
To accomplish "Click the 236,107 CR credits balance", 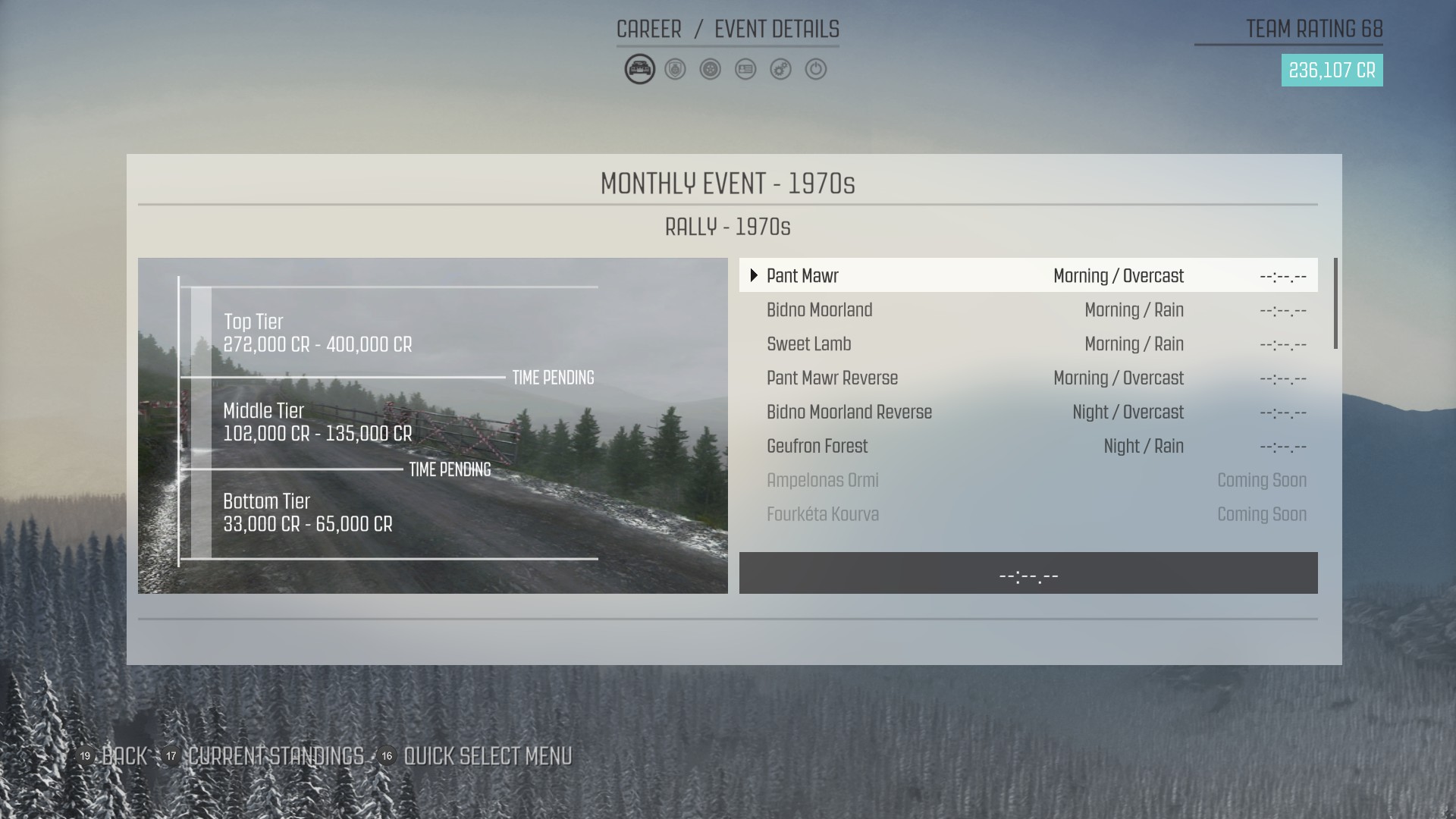I will (1332, 71).
